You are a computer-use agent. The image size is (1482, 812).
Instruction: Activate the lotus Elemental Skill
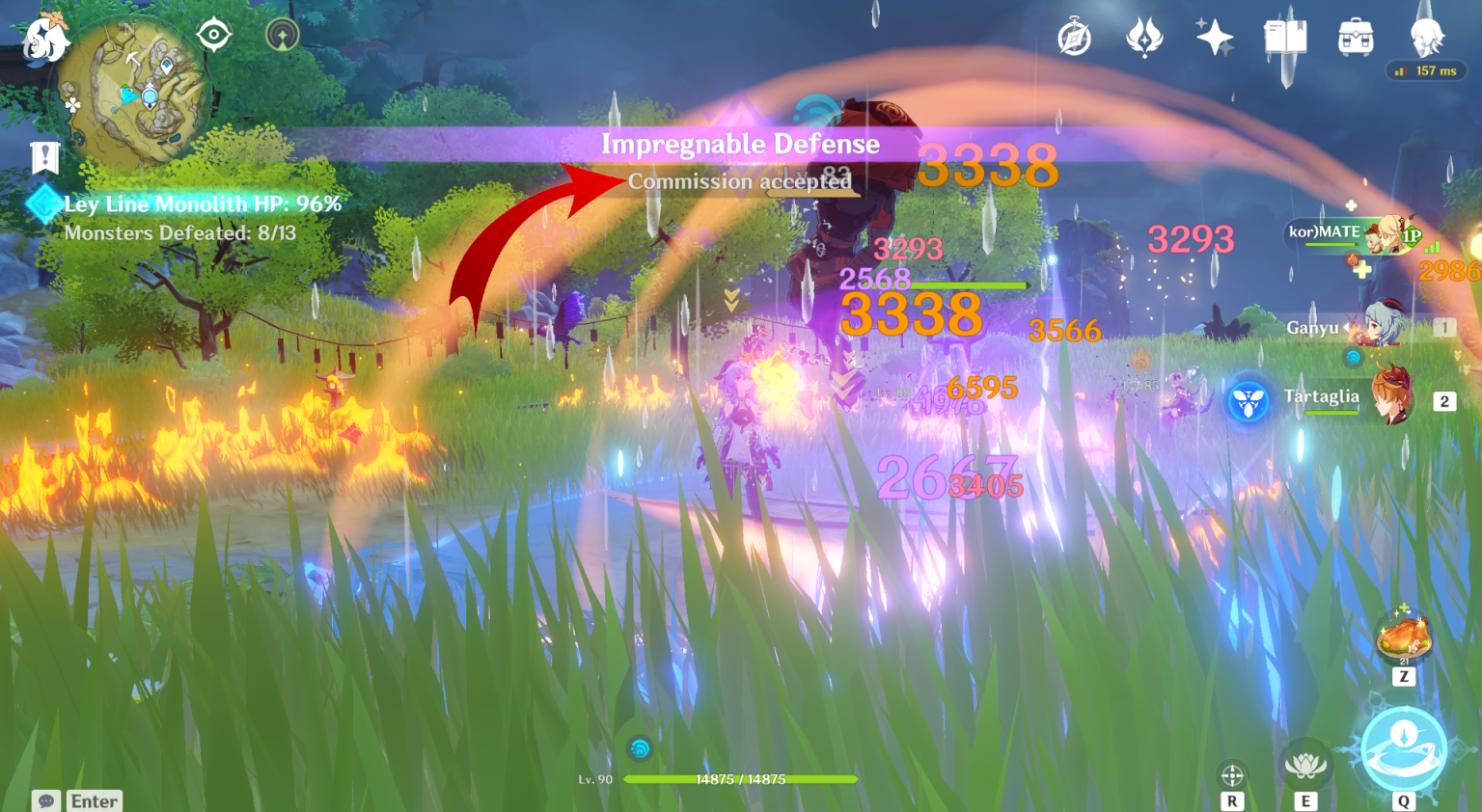[x=1305, y=767]
